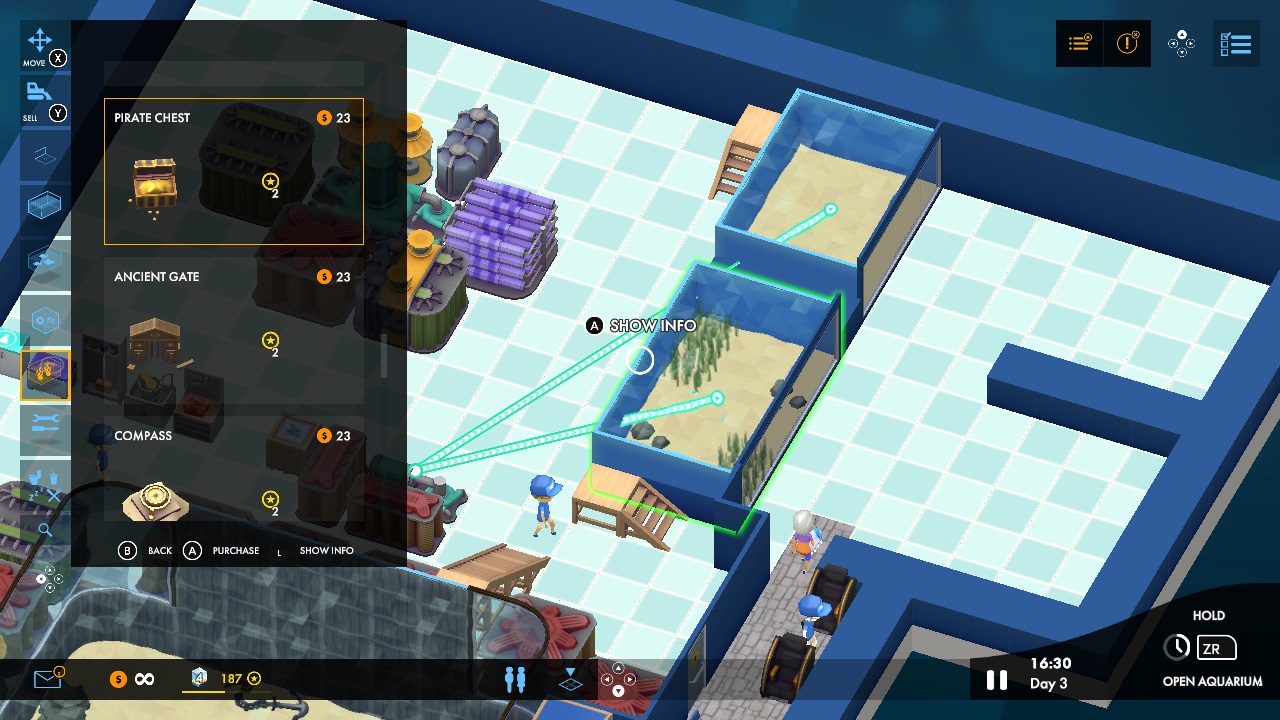The height and width of the screenshot is (720, 1280).
Task: Open the objectives list in top right
Action: [x=1078, y=43]
